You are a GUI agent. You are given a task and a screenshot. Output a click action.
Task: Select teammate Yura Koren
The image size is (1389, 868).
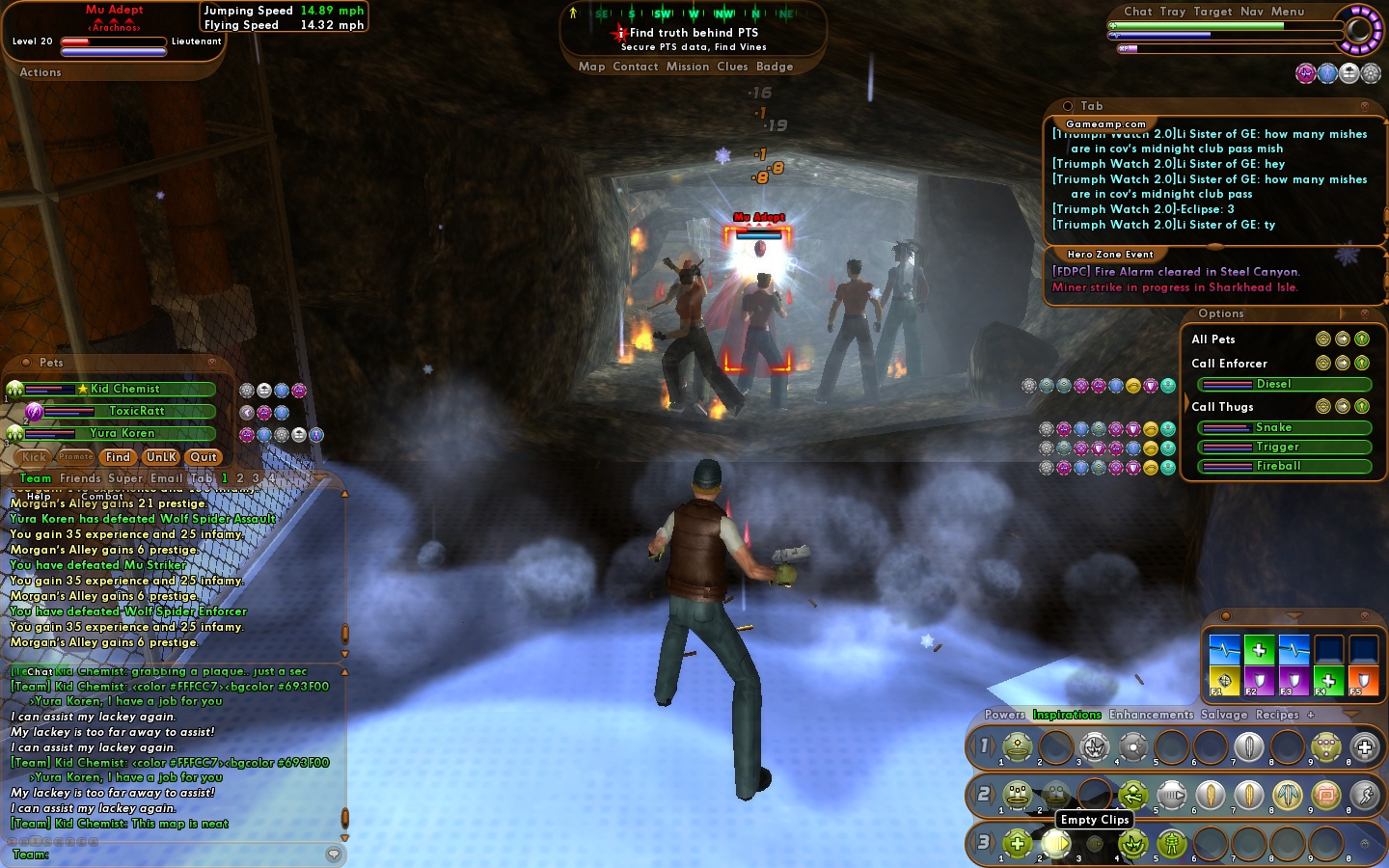coord(123,433)
